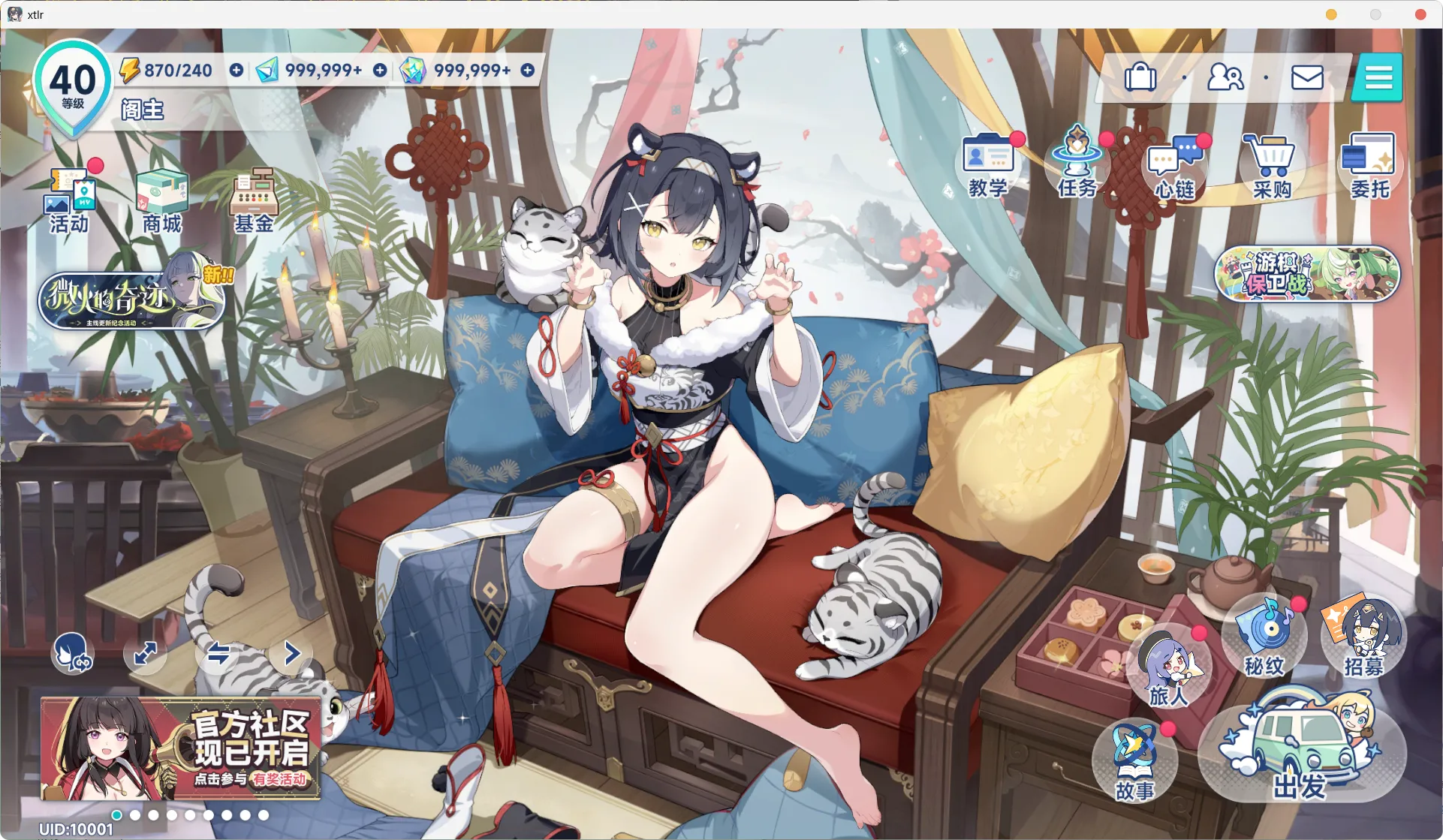This screenshot has height=840, width=1443.
Task: Open the 基金 fund page
Action: [254, 200]
